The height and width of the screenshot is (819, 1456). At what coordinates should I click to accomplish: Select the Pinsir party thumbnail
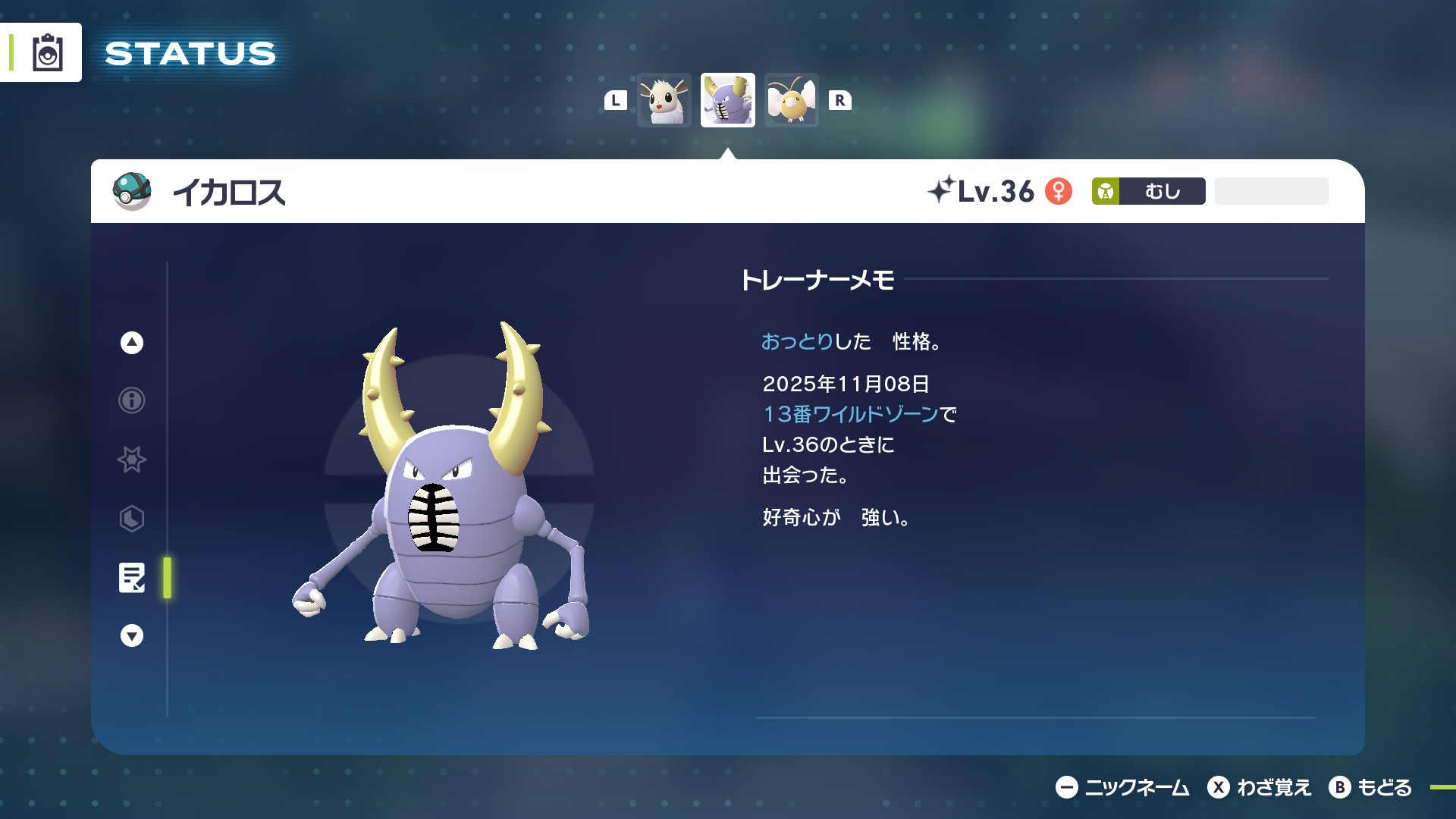tap(727, 100)
